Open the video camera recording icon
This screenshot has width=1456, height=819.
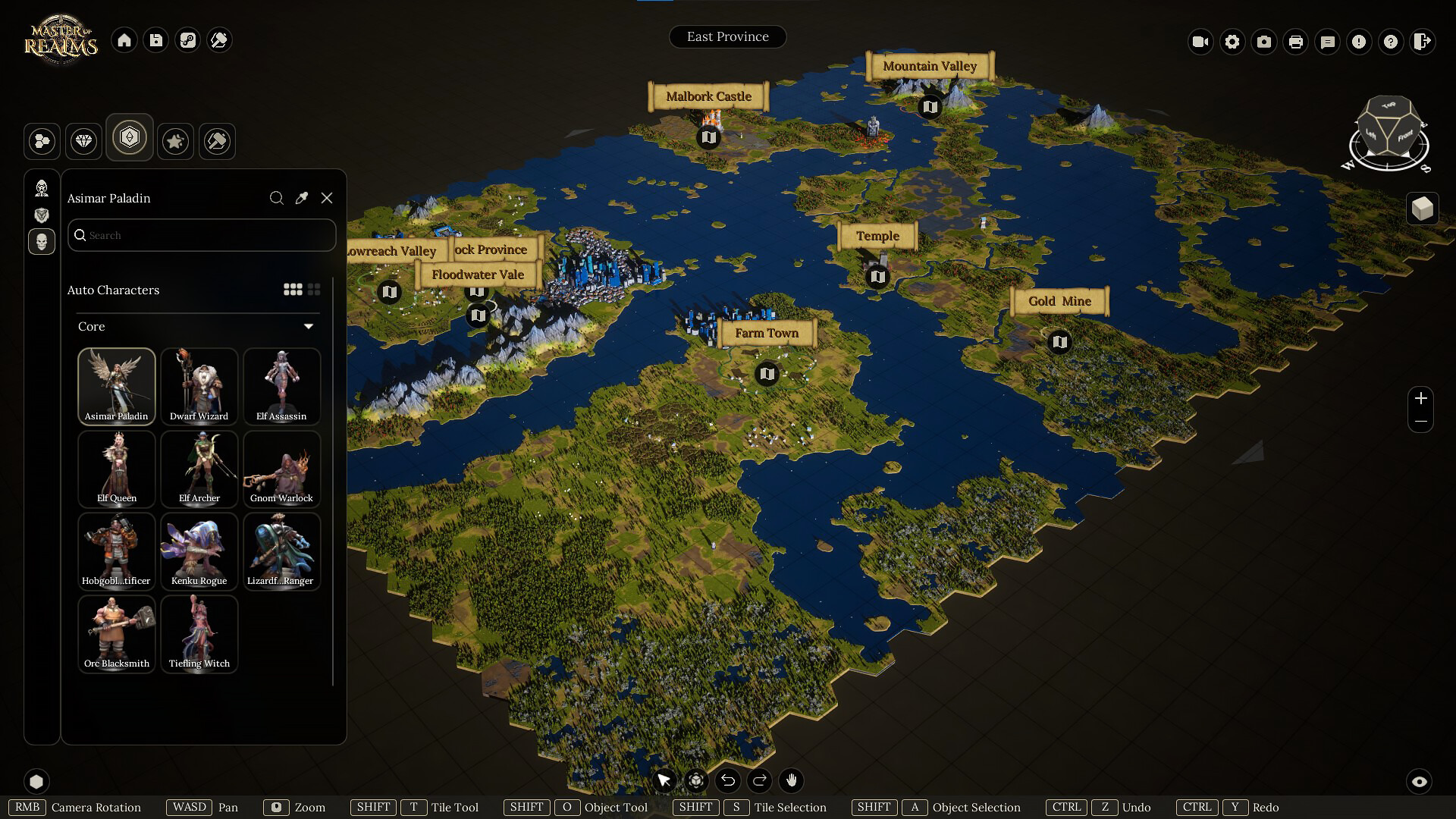[x=1200, y=42]
